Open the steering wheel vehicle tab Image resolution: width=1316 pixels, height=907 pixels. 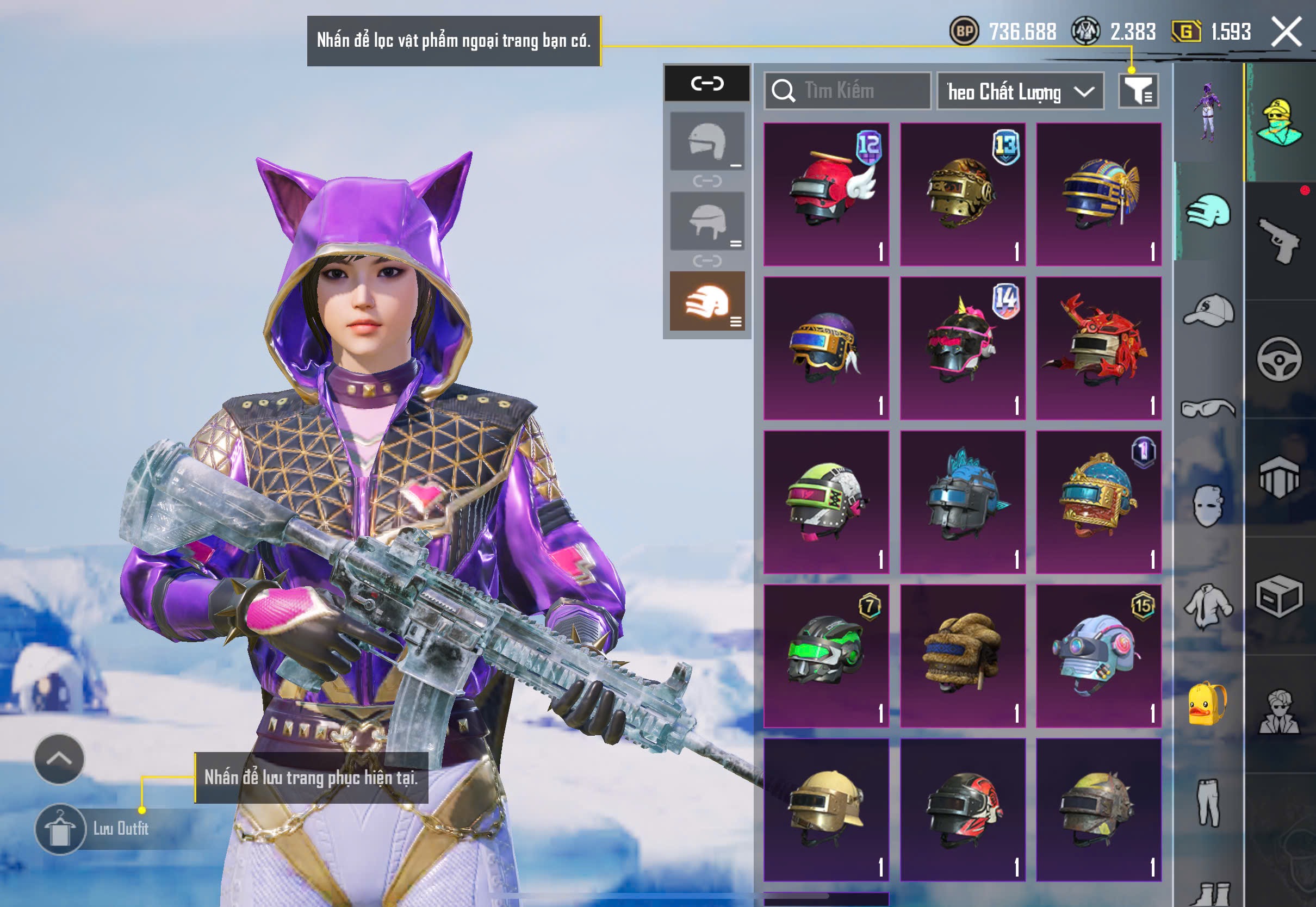pyautogui.click(x=1280, y=359)
